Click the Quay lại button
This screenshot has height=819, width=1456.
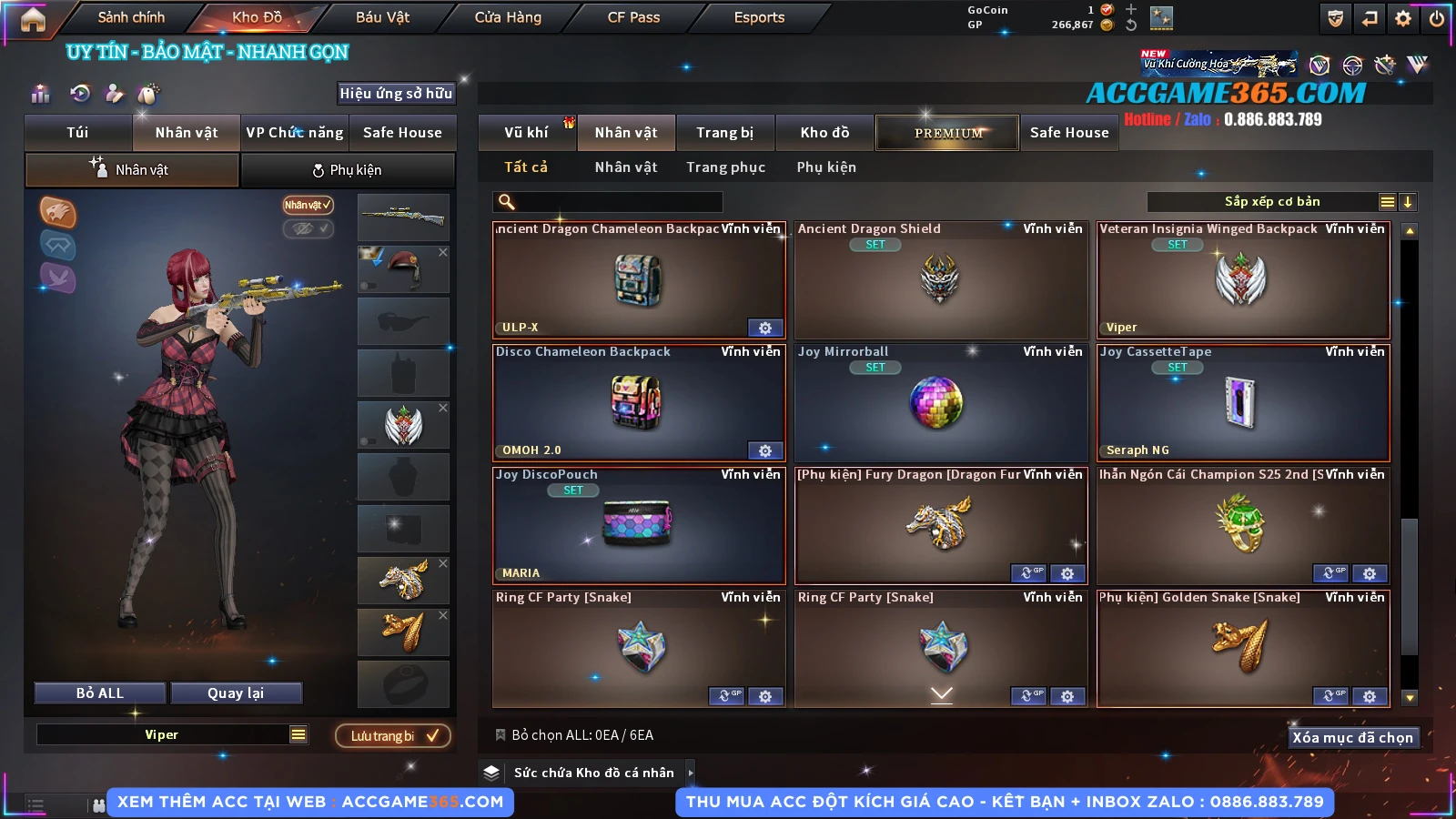click(236, 693)
